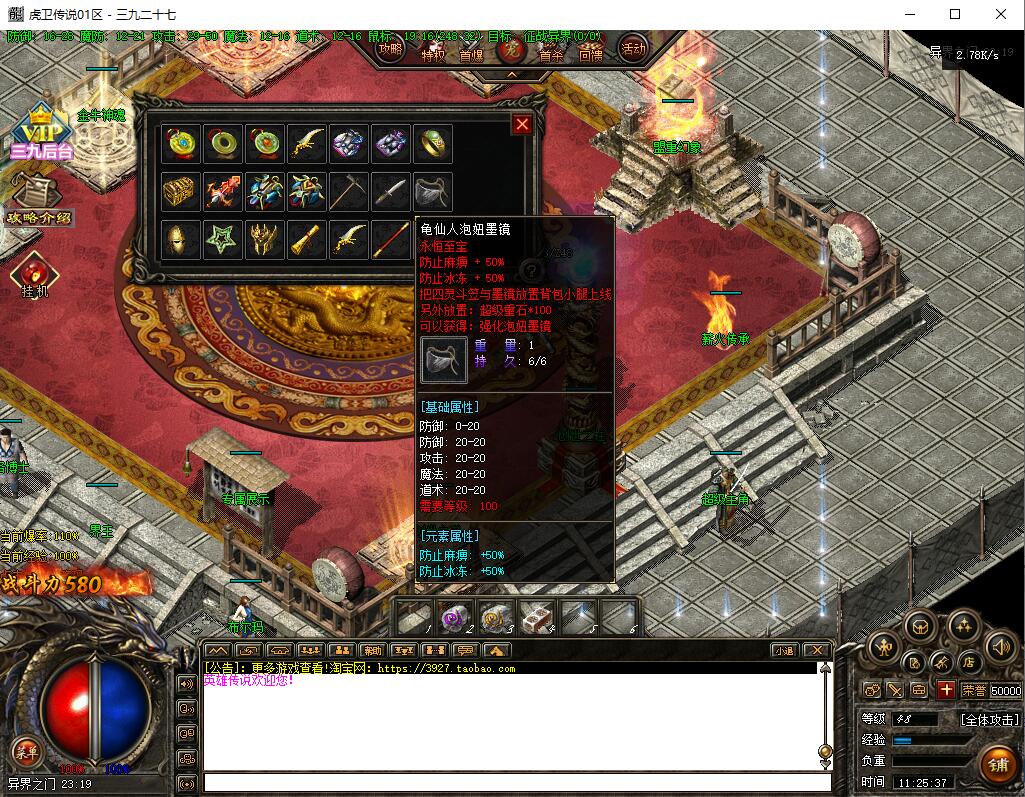This screenshot has width=1025, height=797.
Task: Click the chat text input field
Action: point(516,782)
